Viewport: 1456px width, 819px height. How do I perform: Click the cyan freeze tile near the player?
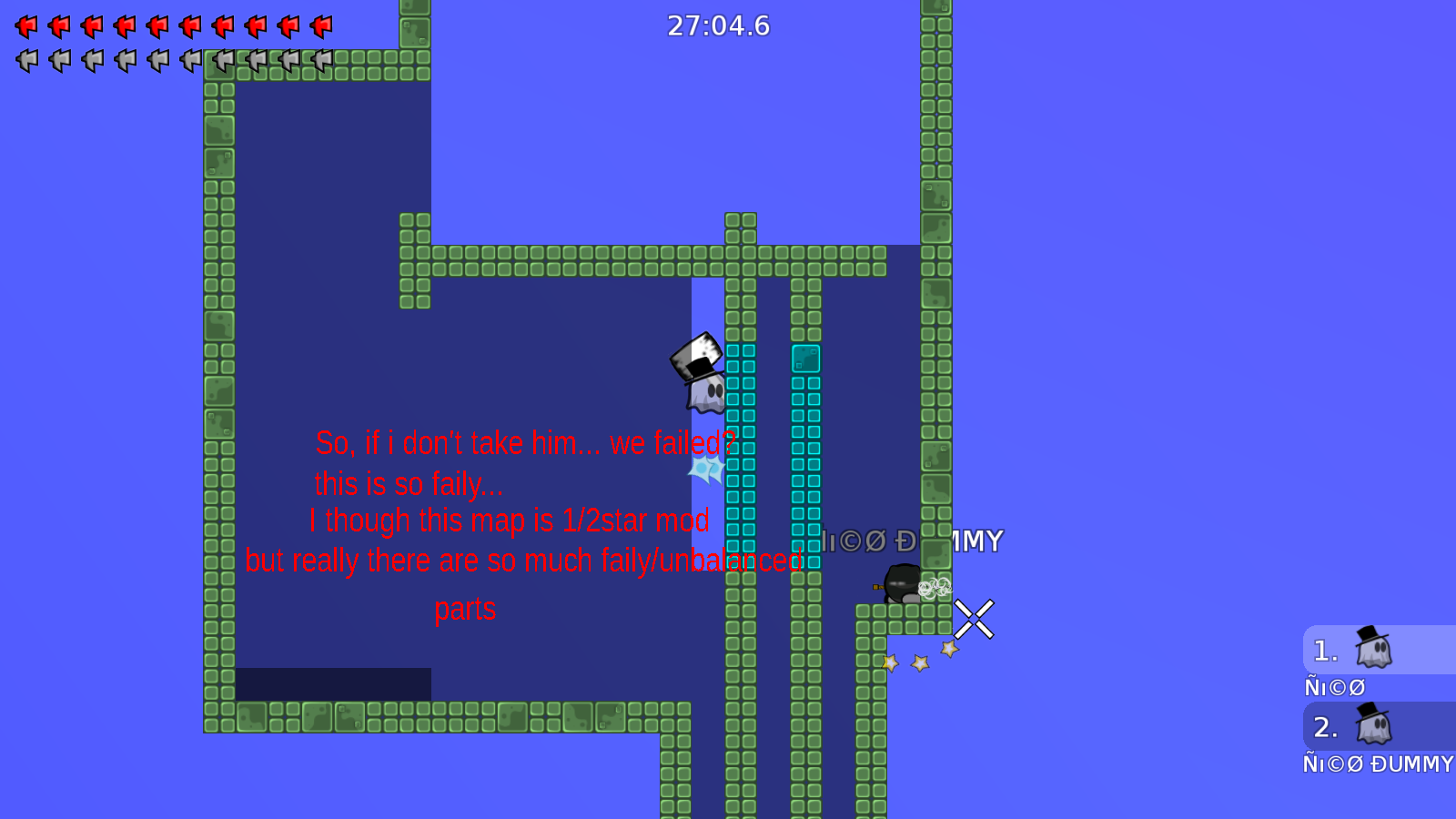(x=804, y=358)
